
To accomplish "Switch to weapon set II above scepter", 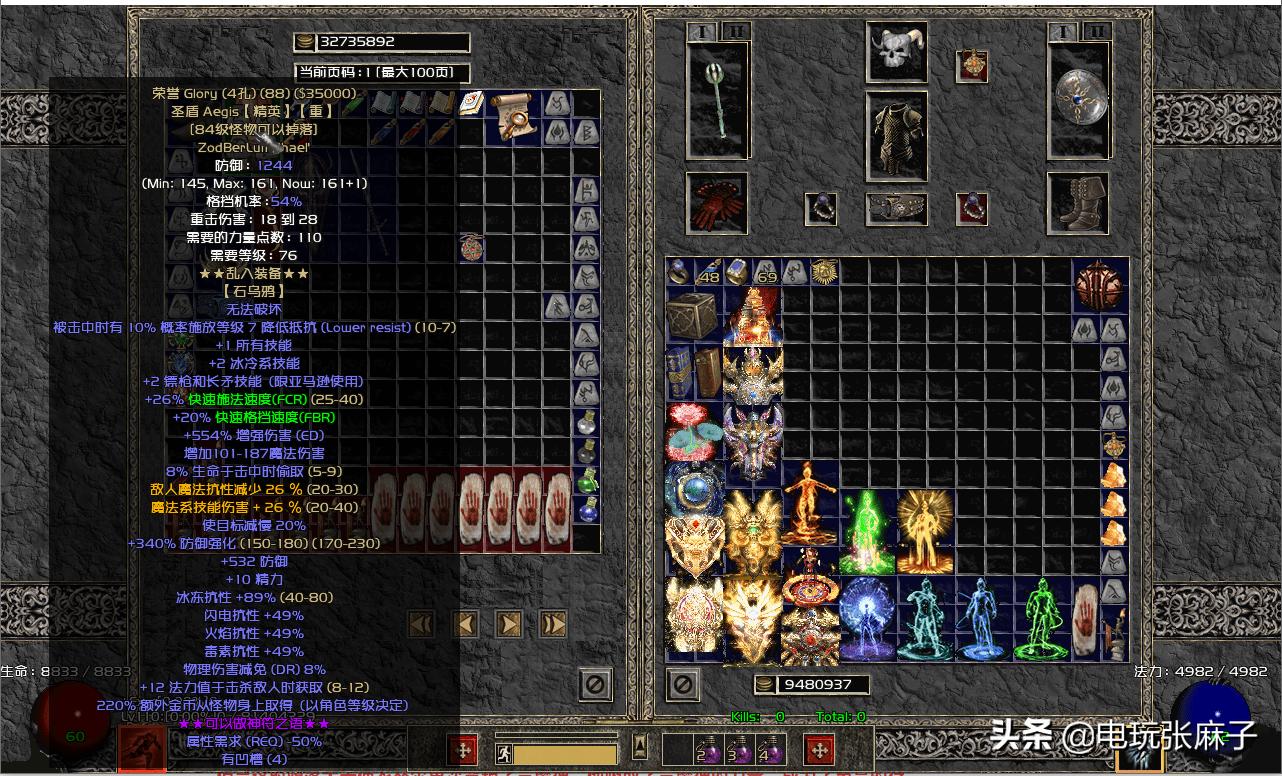I will coord(735,32).
